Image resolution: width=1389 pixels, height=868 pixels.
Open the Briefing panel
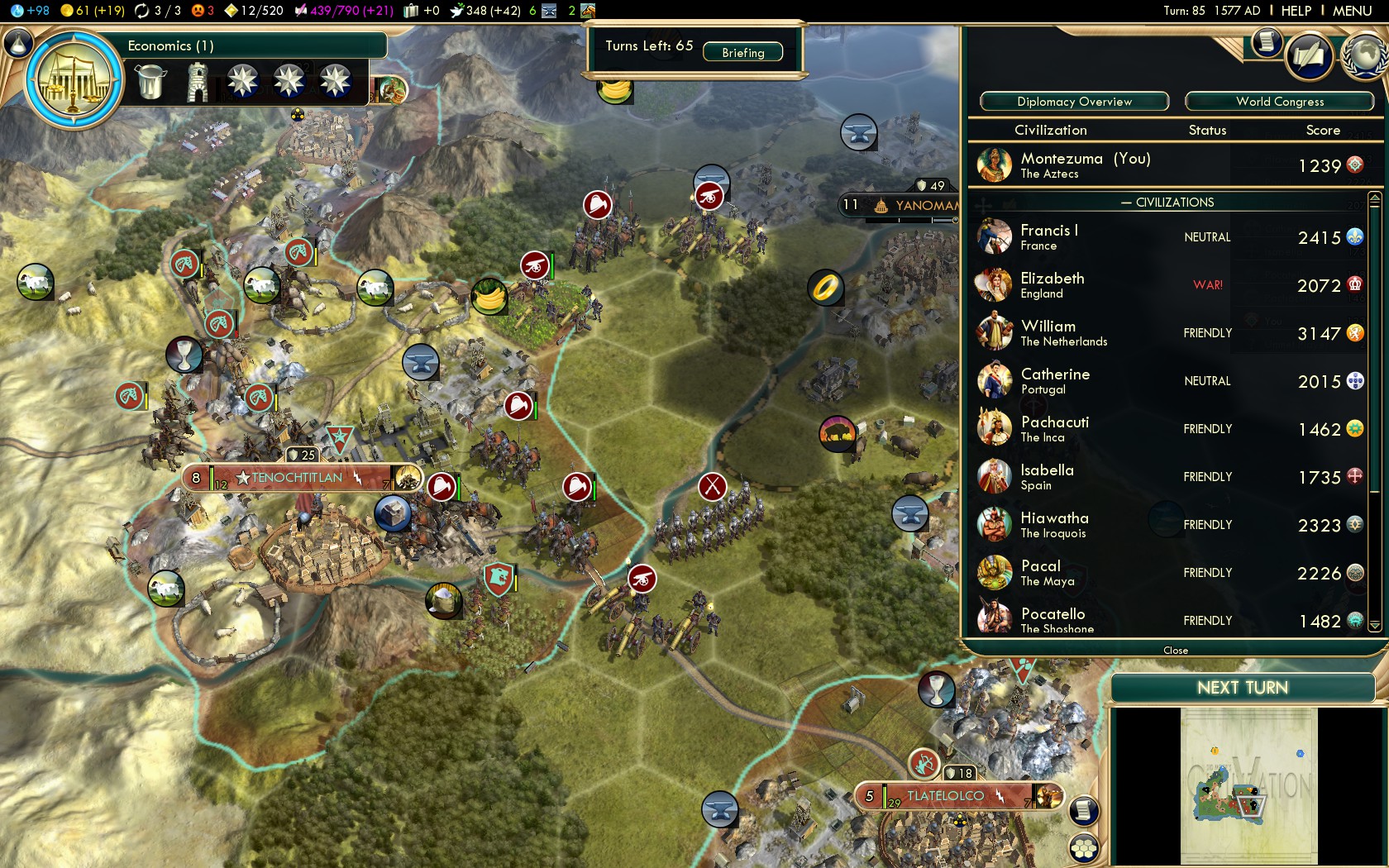pos(742,52)
